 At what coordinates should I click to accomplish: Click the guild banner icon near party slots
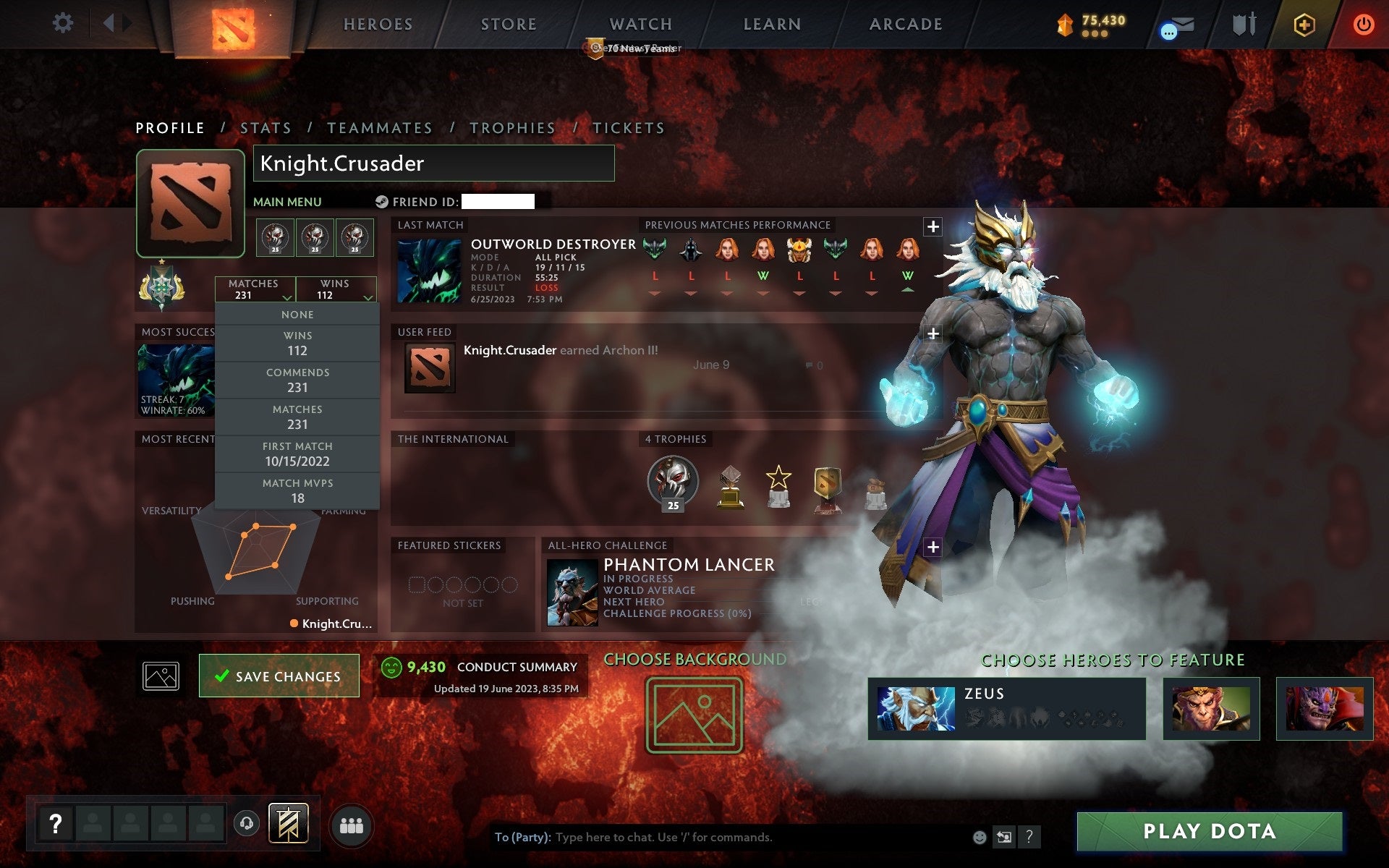coord(289,822)
